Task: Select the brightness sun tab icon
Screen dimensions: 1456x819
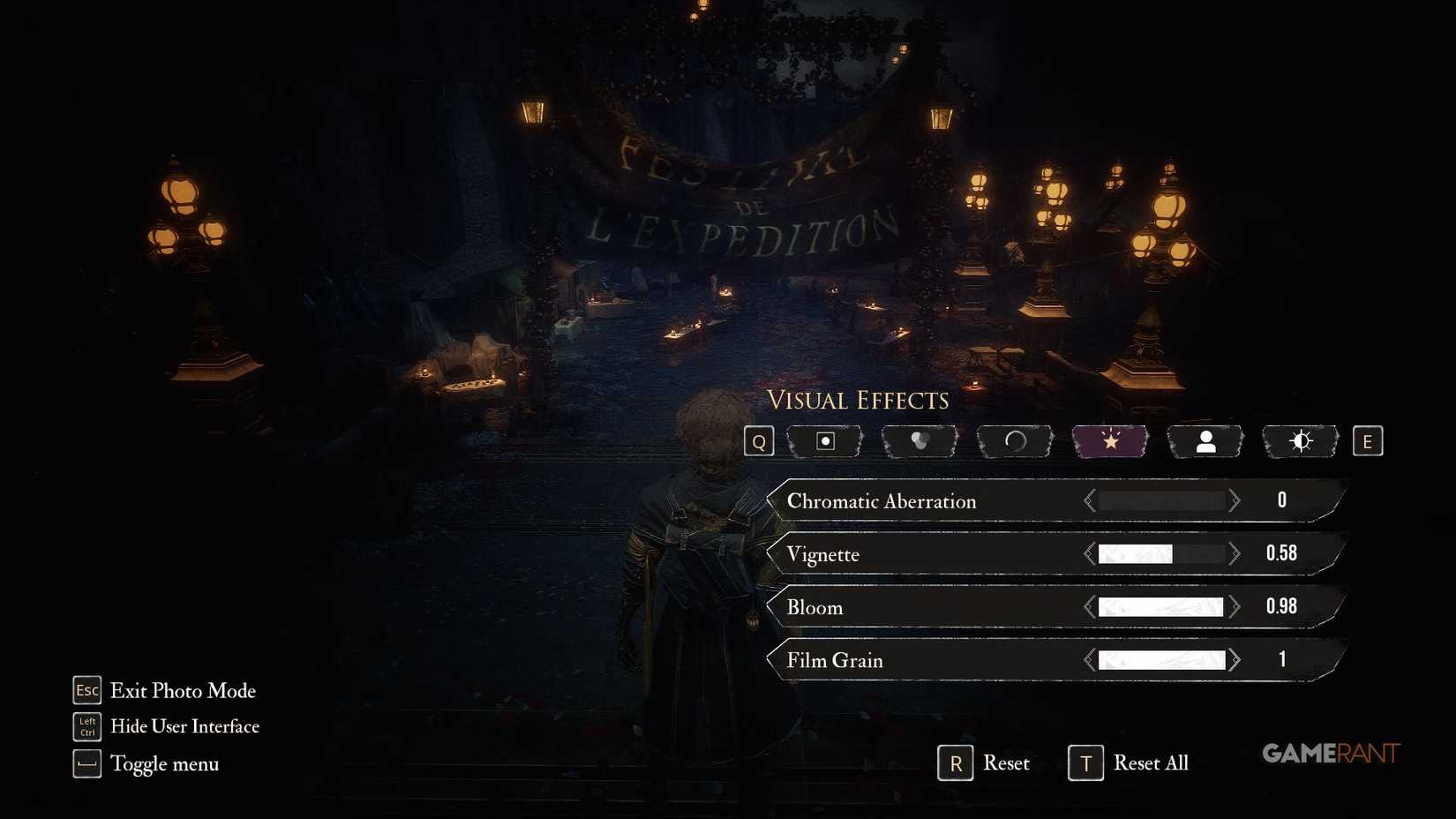Action: click(1300, 441)
